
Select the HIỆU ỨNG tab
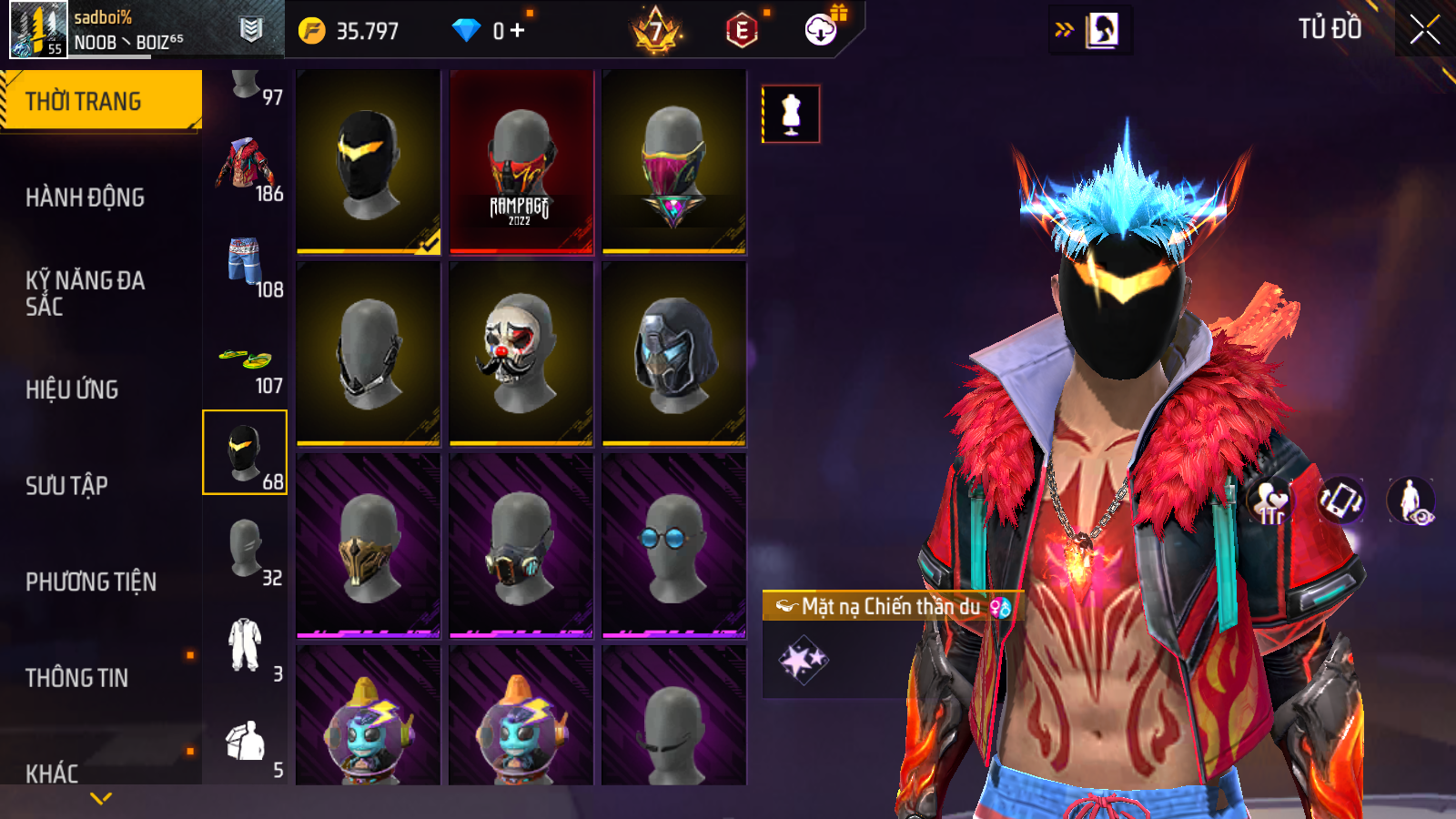[72, 389]
